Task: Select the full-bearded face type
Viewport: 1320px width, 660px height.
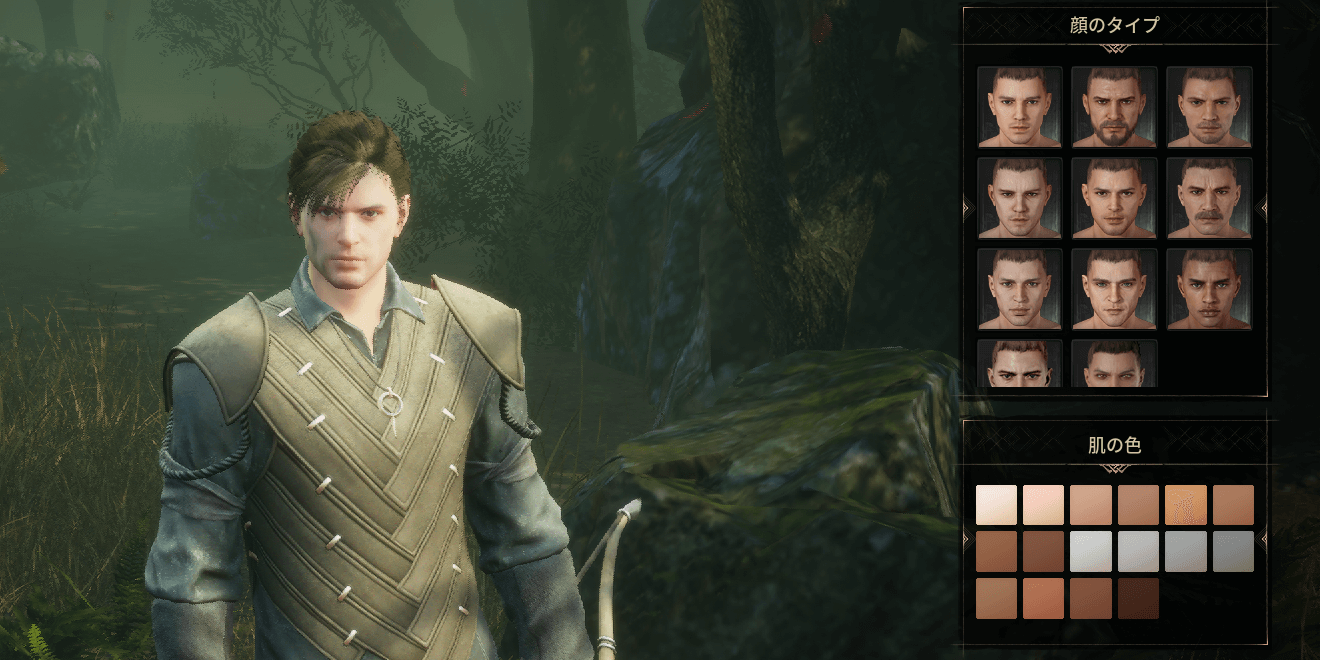Action: point(1114,106)
